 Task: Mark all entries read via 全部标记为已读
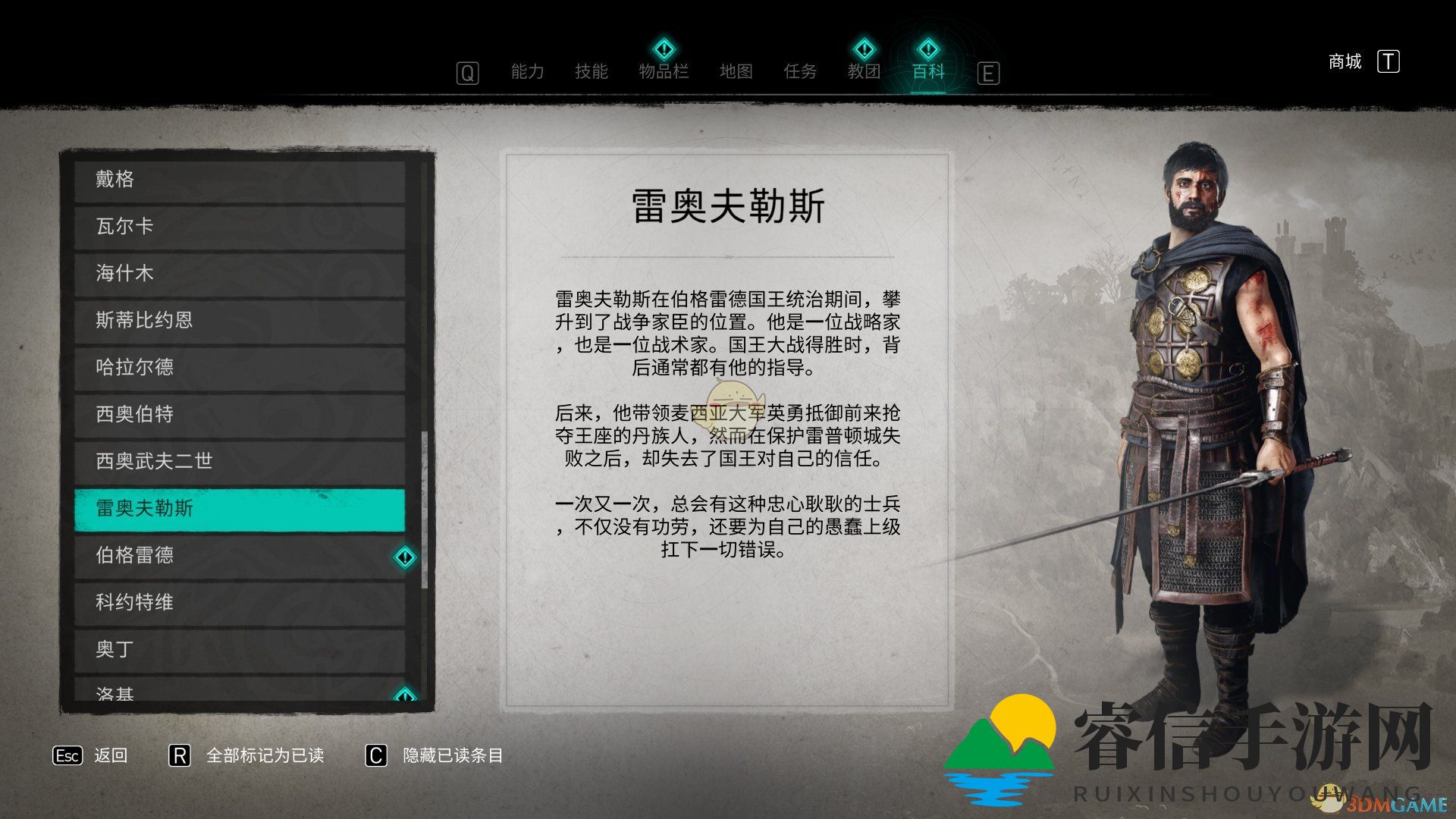coord(265,756)
